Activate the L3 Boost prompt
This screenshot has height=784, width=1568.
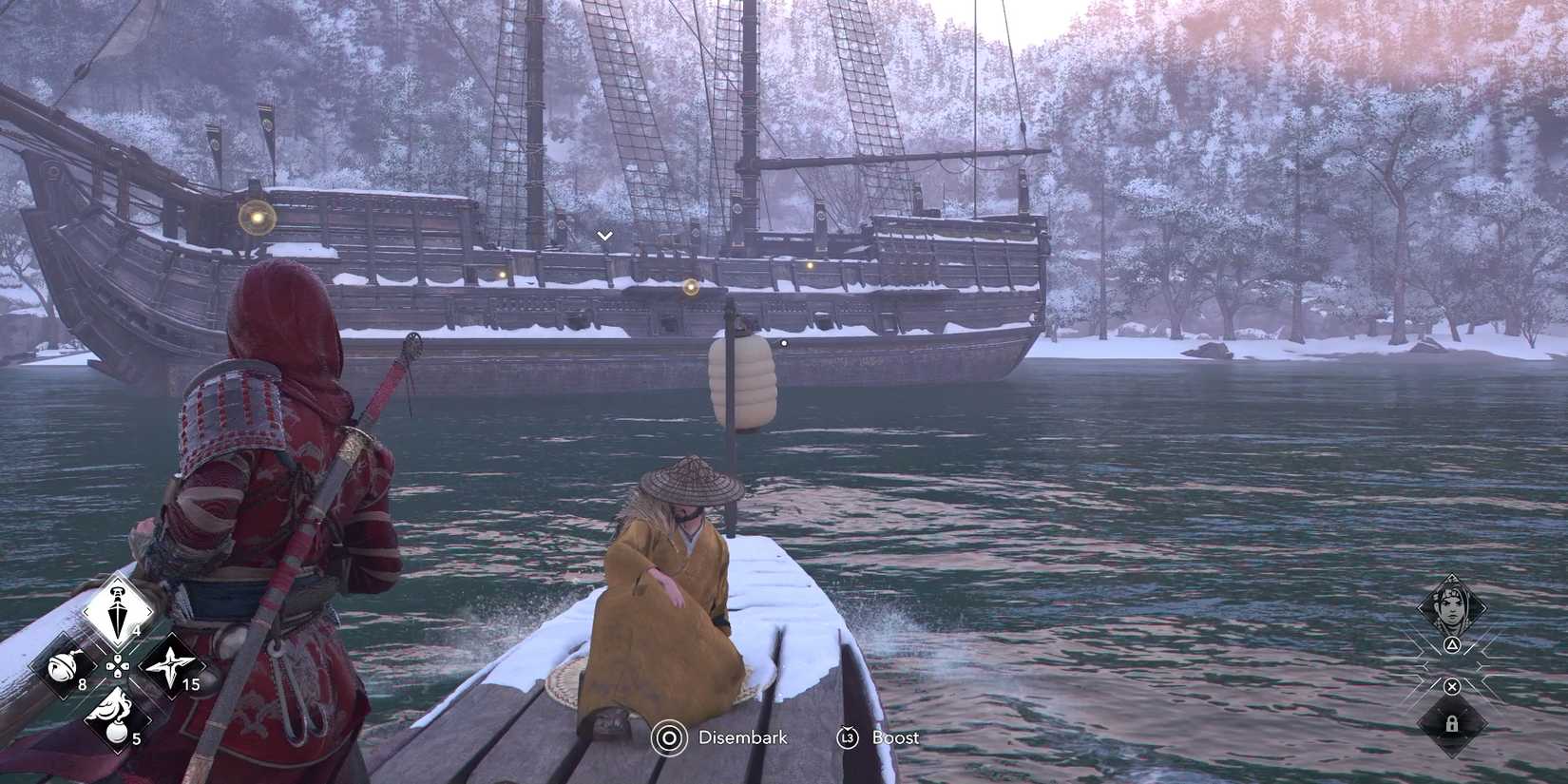tap(848, 737)
